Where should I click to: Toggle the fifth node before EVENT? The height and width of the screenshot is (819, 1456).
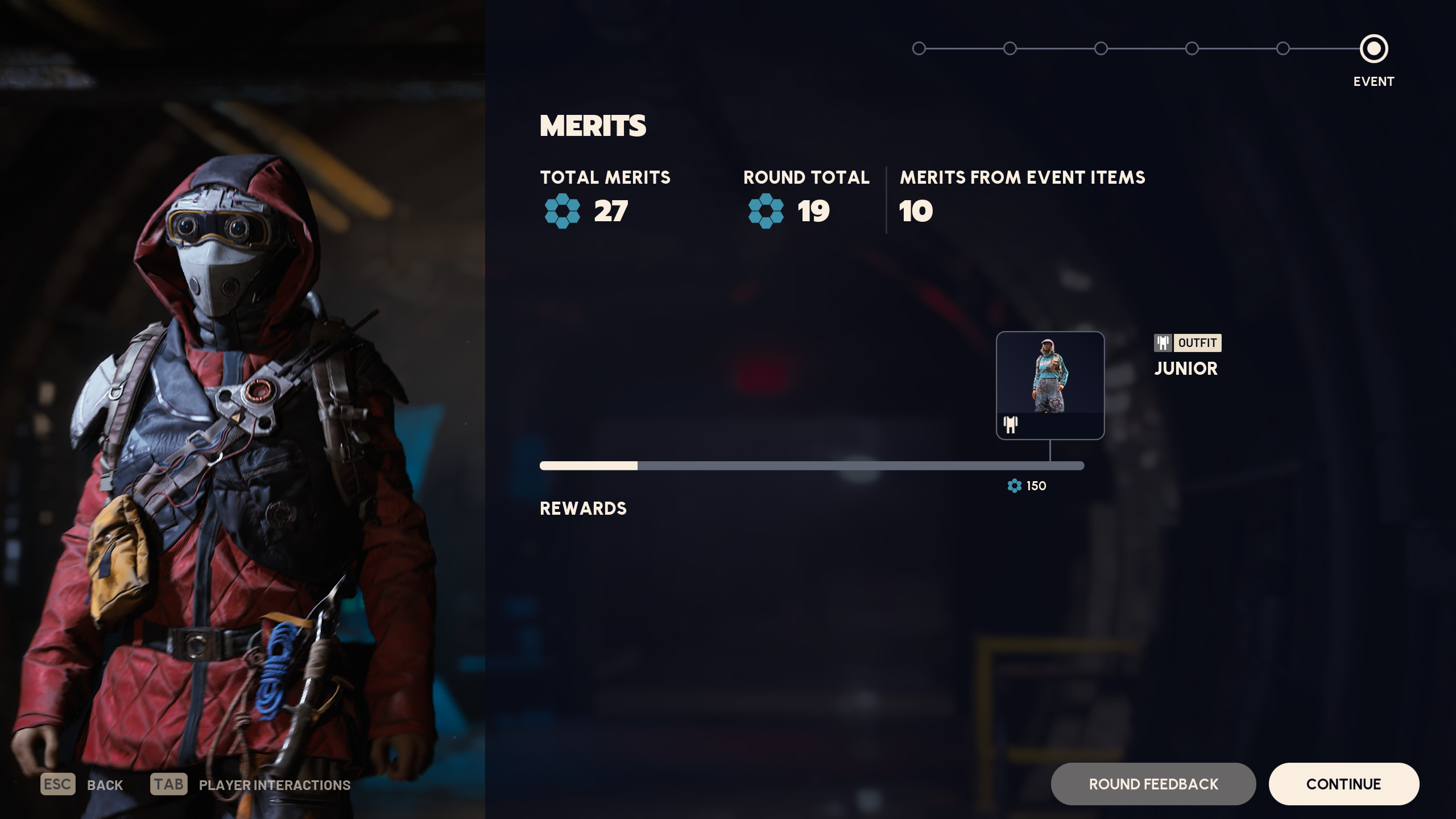click(1283, 49)
